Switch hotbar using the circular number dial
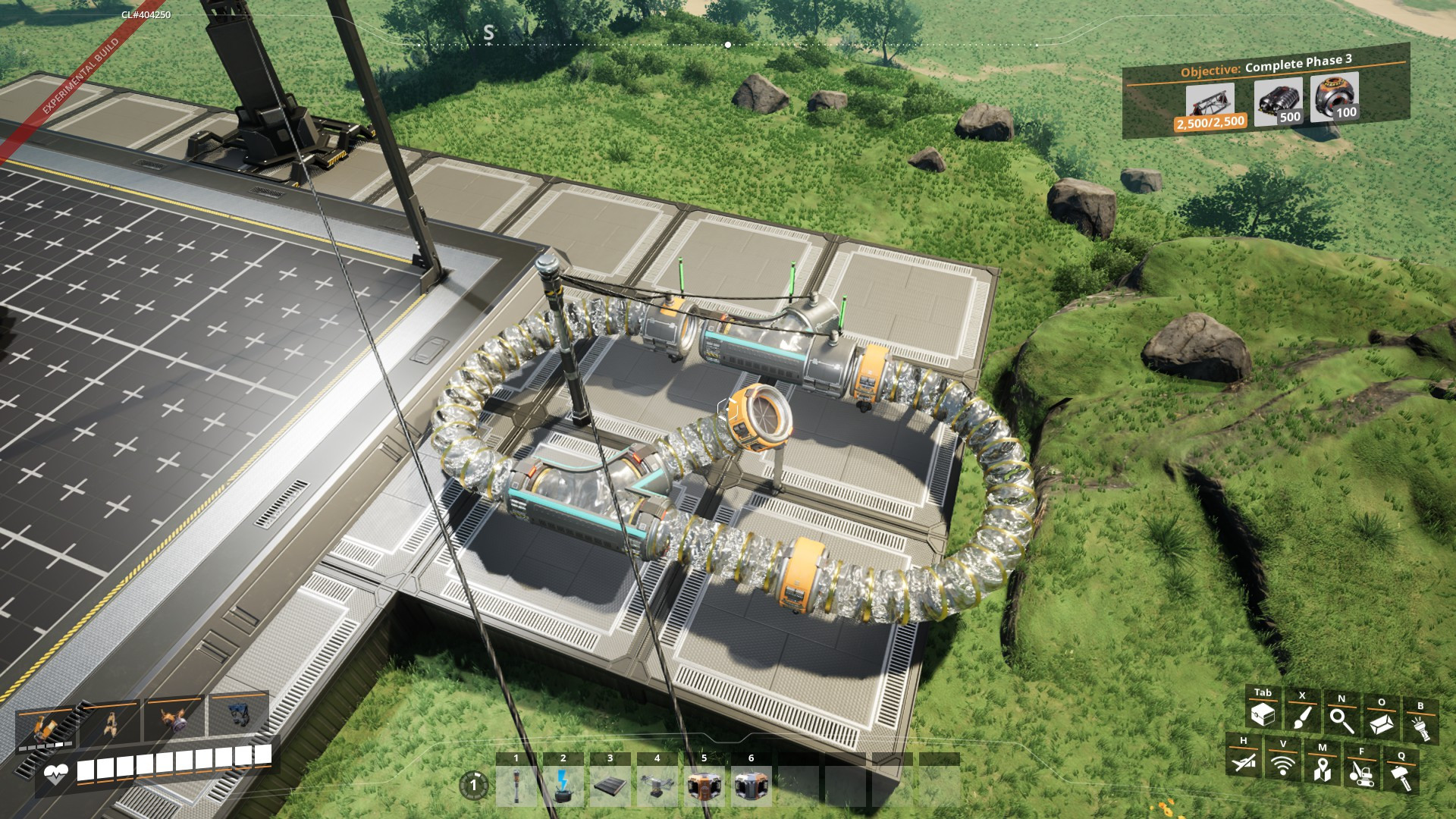 click(x=474, y=785)
